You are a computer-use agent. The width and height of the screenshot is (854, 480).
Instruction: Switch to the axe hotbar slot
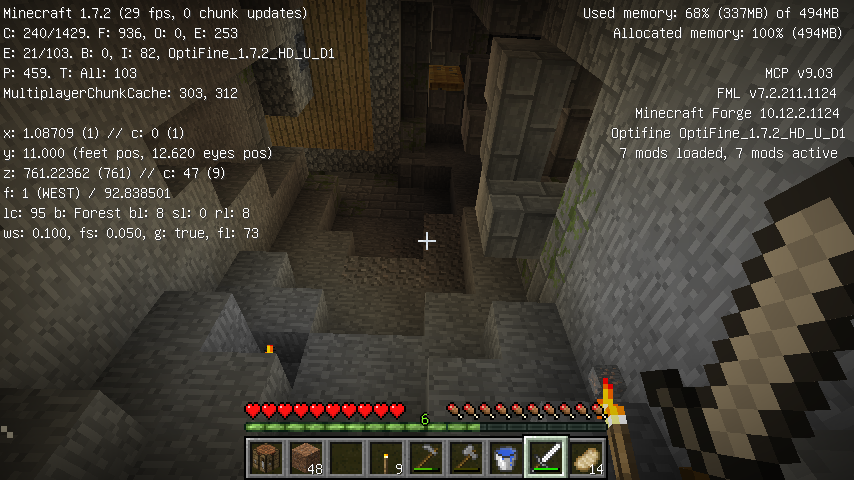467,458
